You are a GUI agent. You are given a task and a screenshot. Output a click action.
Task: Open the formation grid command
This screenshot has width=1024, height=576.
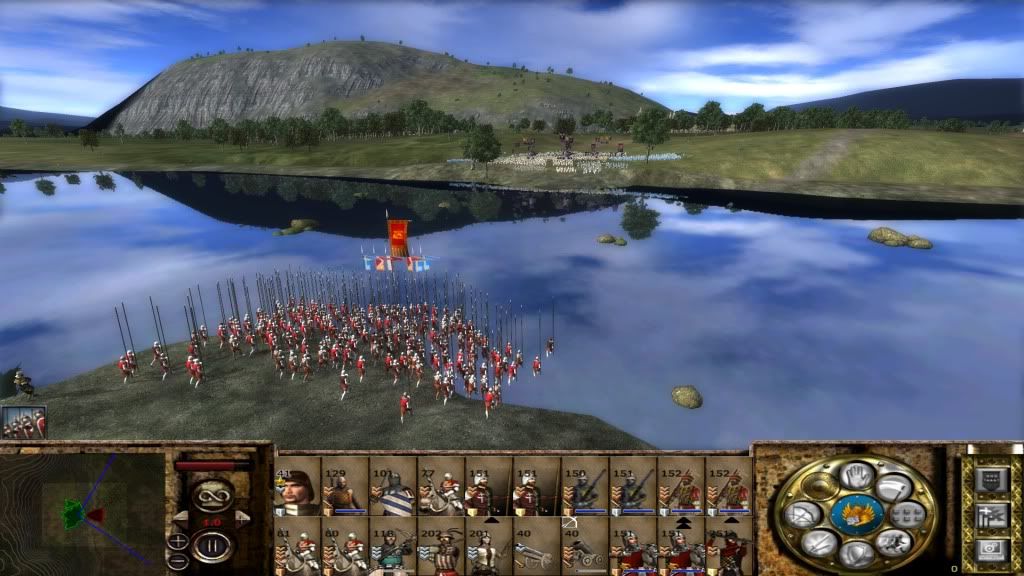[x=907, y=515]
